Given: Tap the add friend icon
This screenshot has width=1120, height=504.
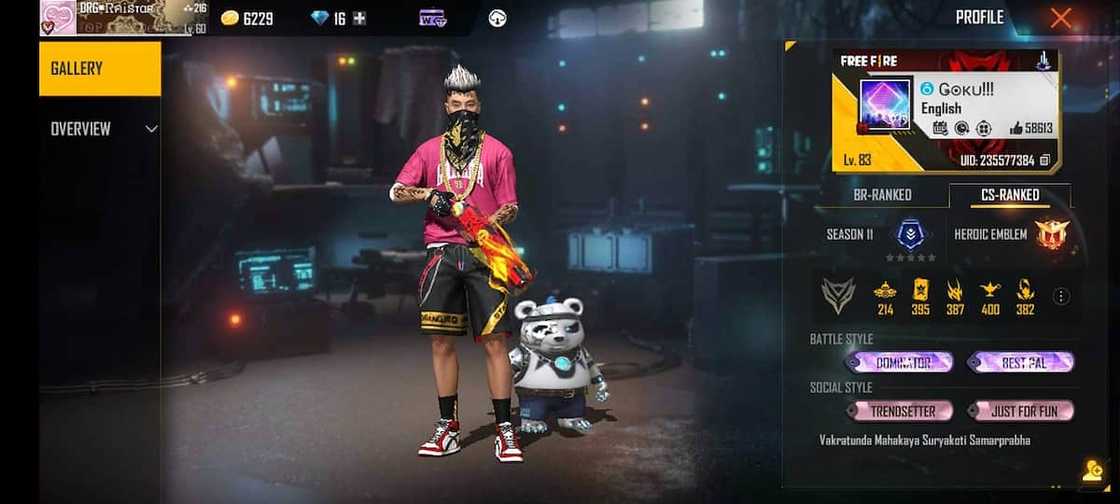Looking at the screenshot, I should tap(1092, 471).
